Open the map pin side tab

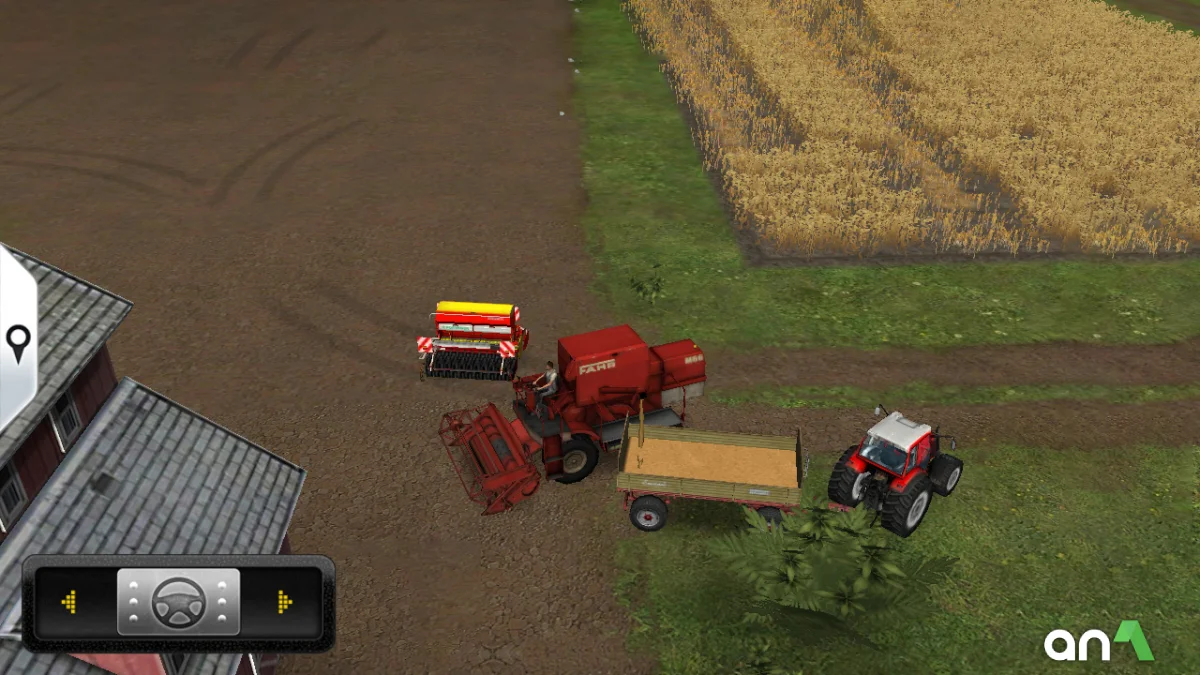pos(18,343)
